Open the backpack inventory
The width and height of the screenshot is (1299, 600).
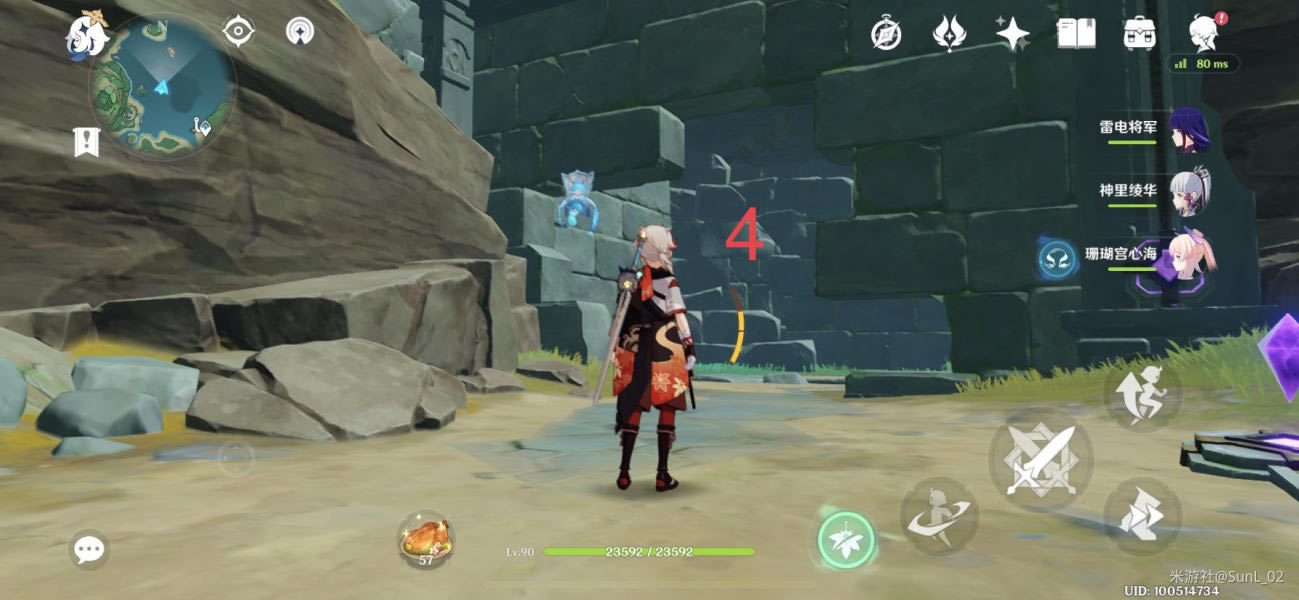(x=1139, y=34)
